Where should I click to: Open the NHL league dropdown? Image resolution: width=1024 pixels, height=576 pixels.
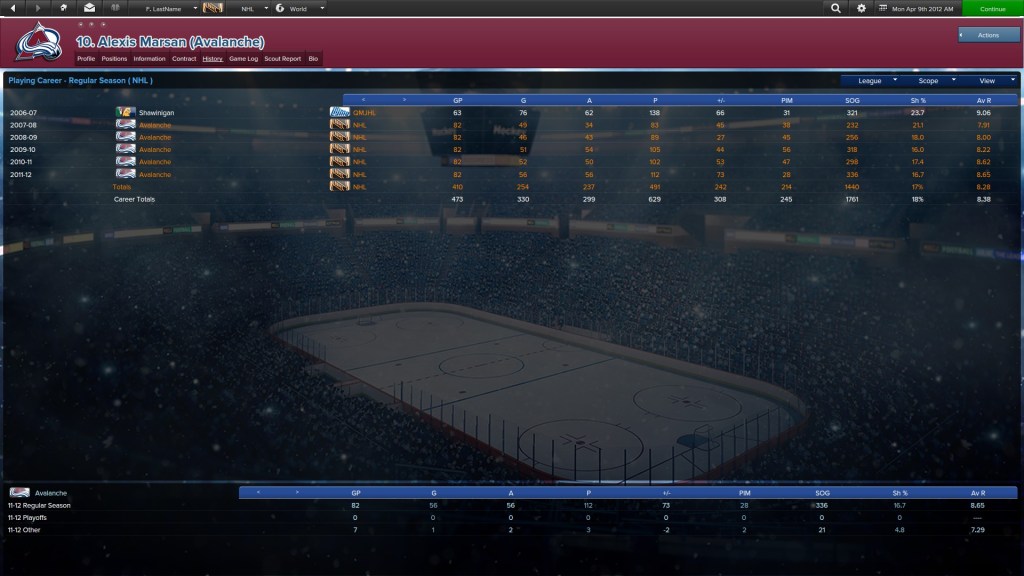pos(250,8)
